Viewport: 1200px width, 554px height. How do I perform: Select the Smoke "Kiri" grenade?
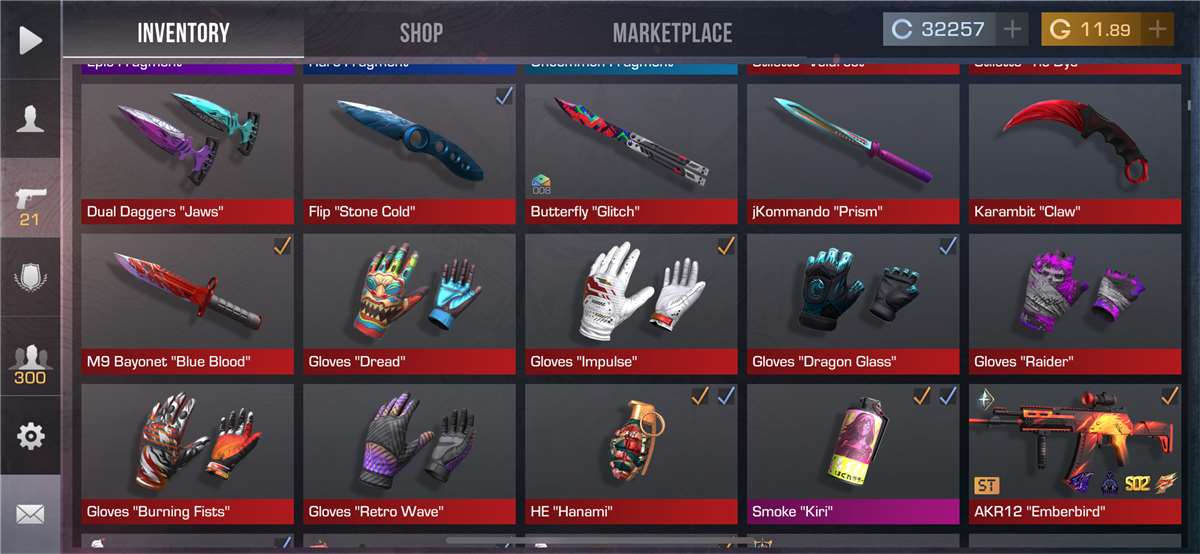pyautogui.click(x=853, y=450)
